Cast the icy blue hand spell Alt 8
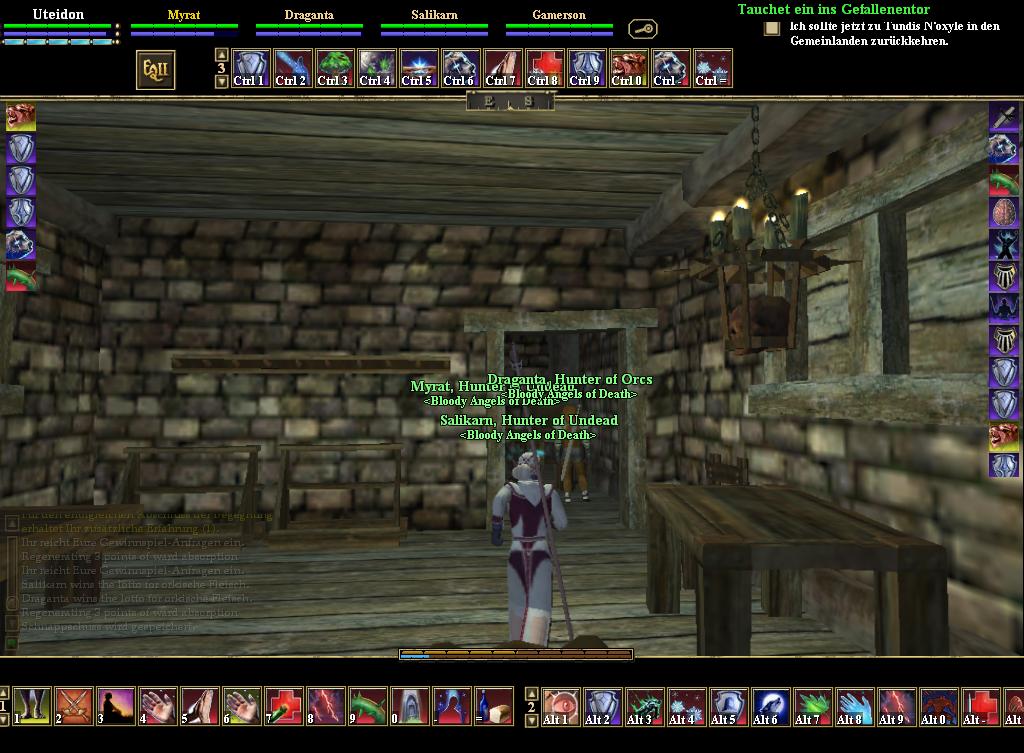The image size is (1024, 753). [x=853, y=705]
